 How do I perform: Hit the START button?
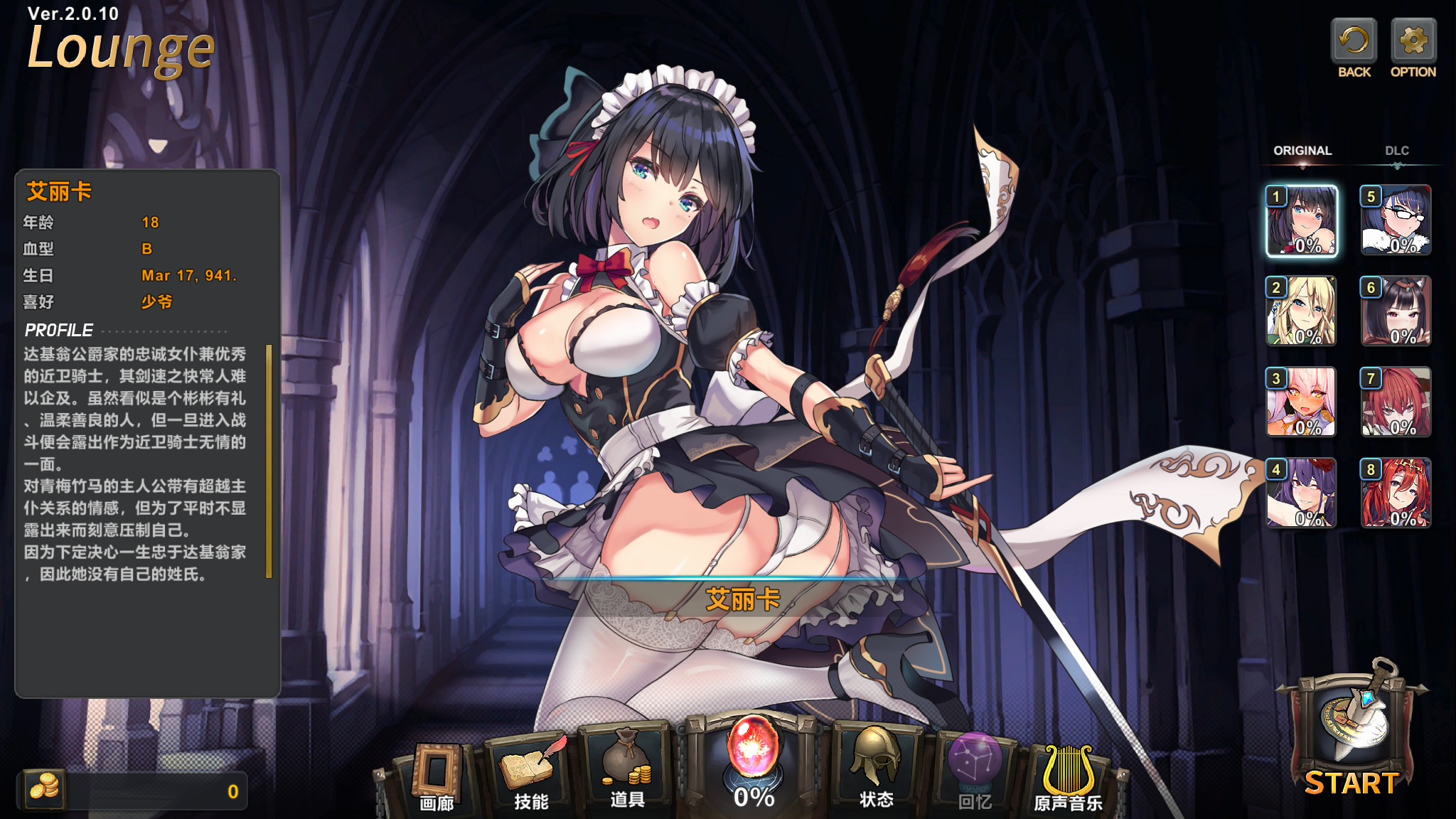point(1351,739)
